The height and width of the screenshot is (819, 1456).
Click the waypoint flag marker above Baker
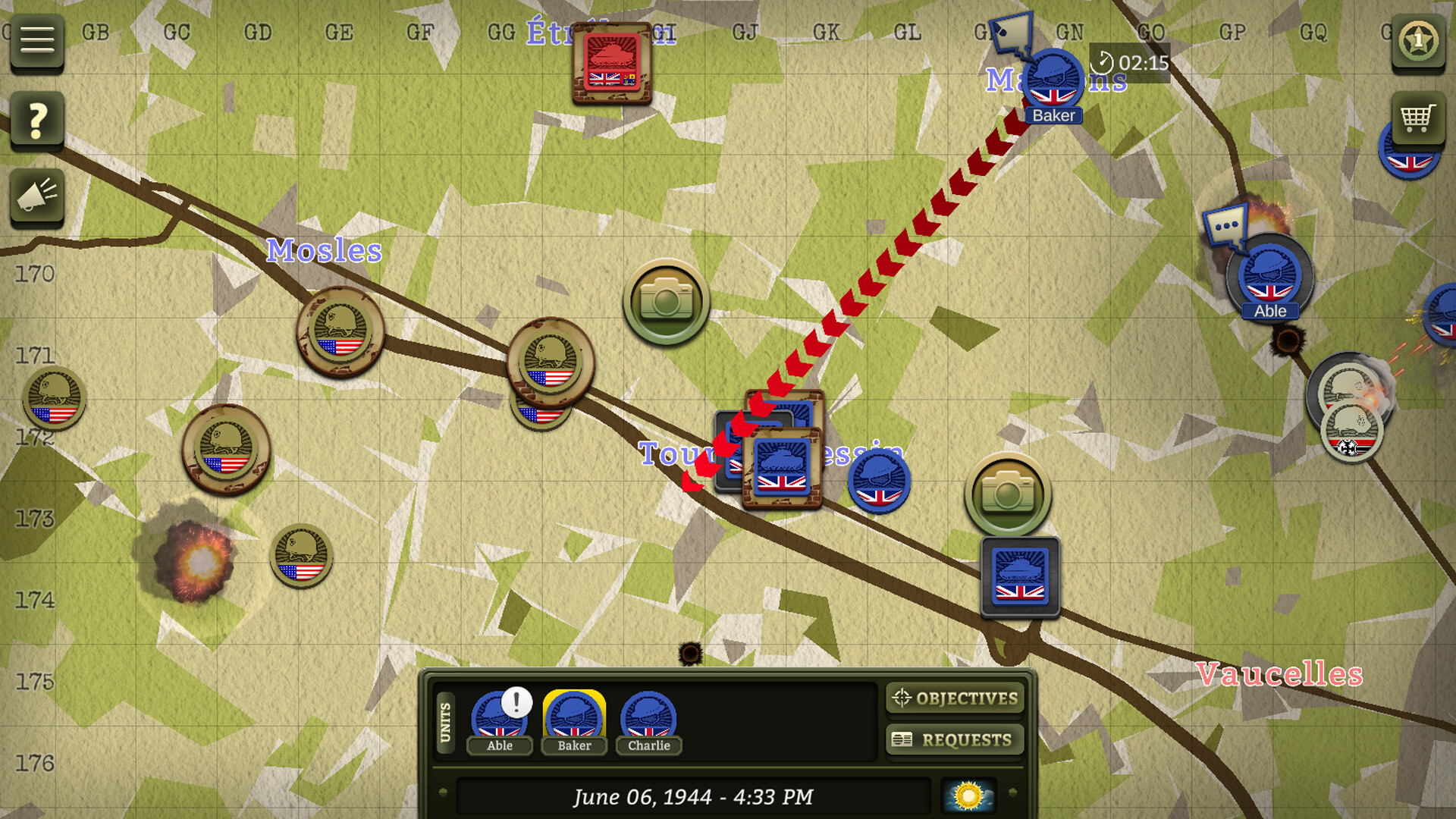pyautogui.click(x=1012, y=32)
